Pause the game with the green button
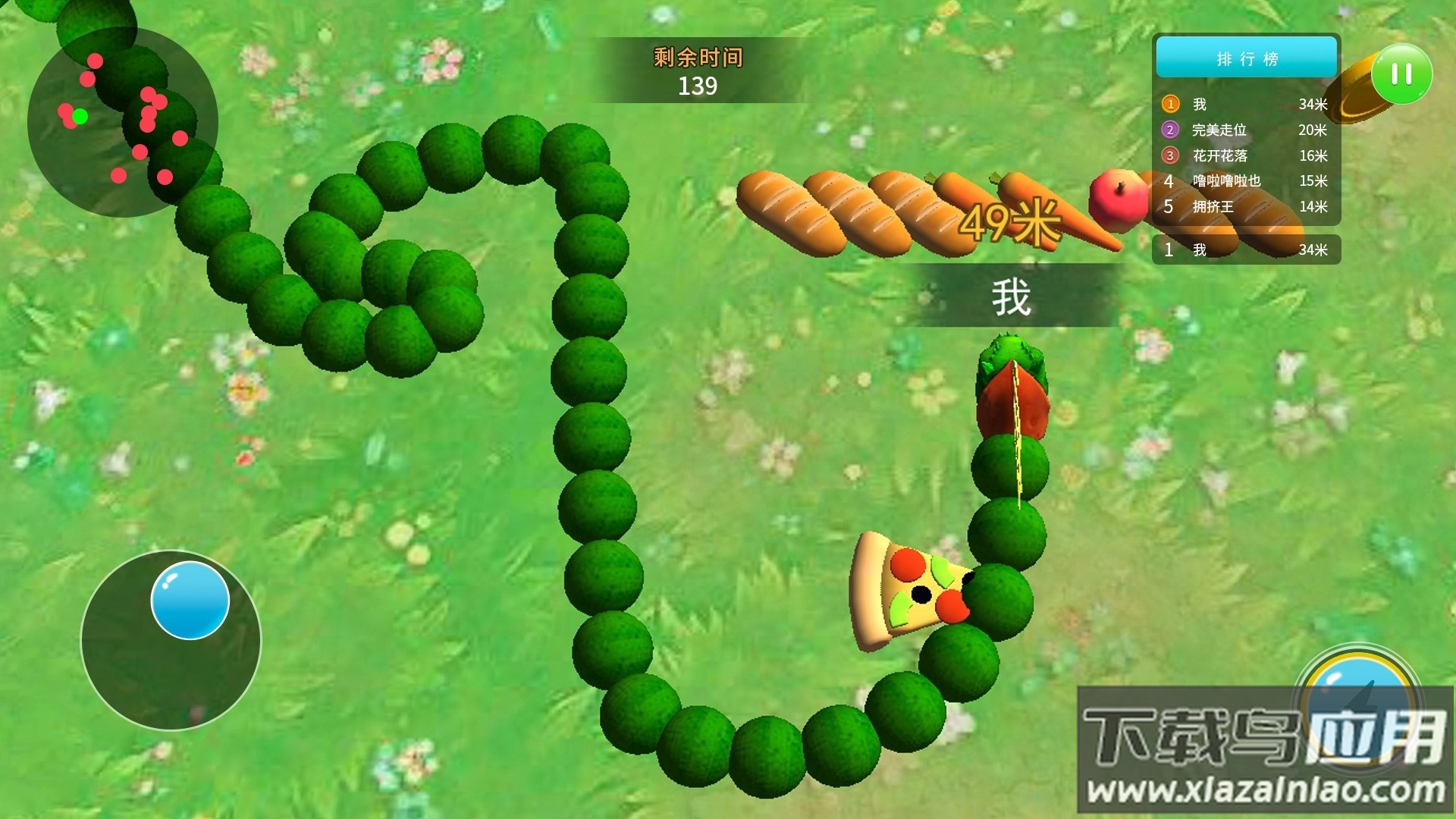 [1401, 74]
